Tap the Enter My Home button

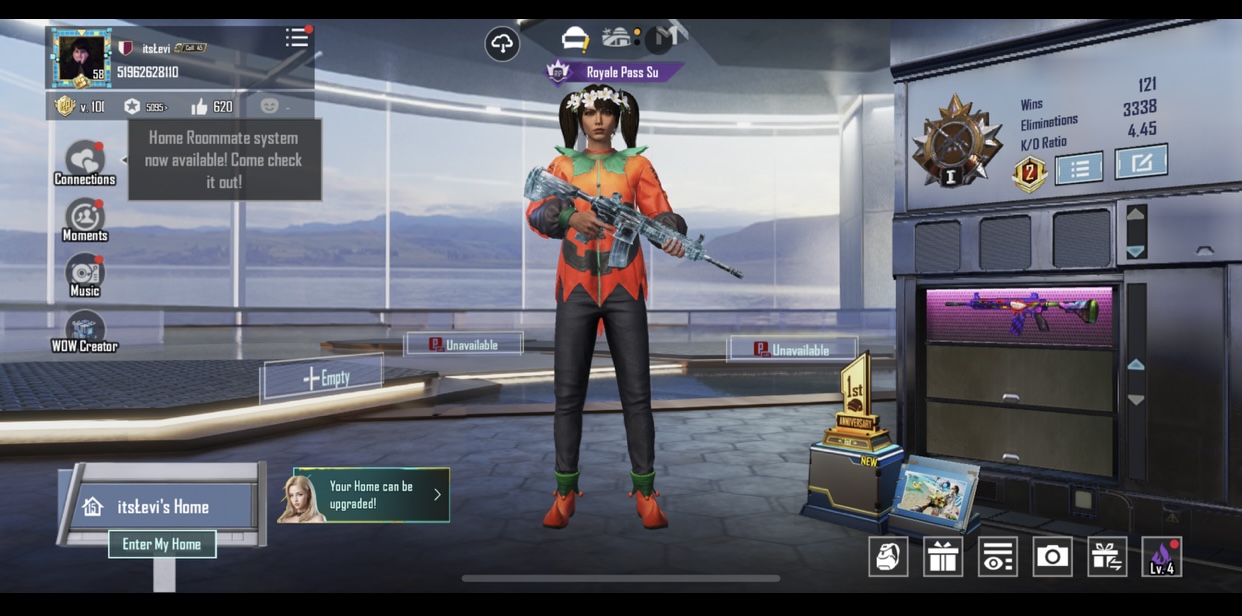(162, 544)
